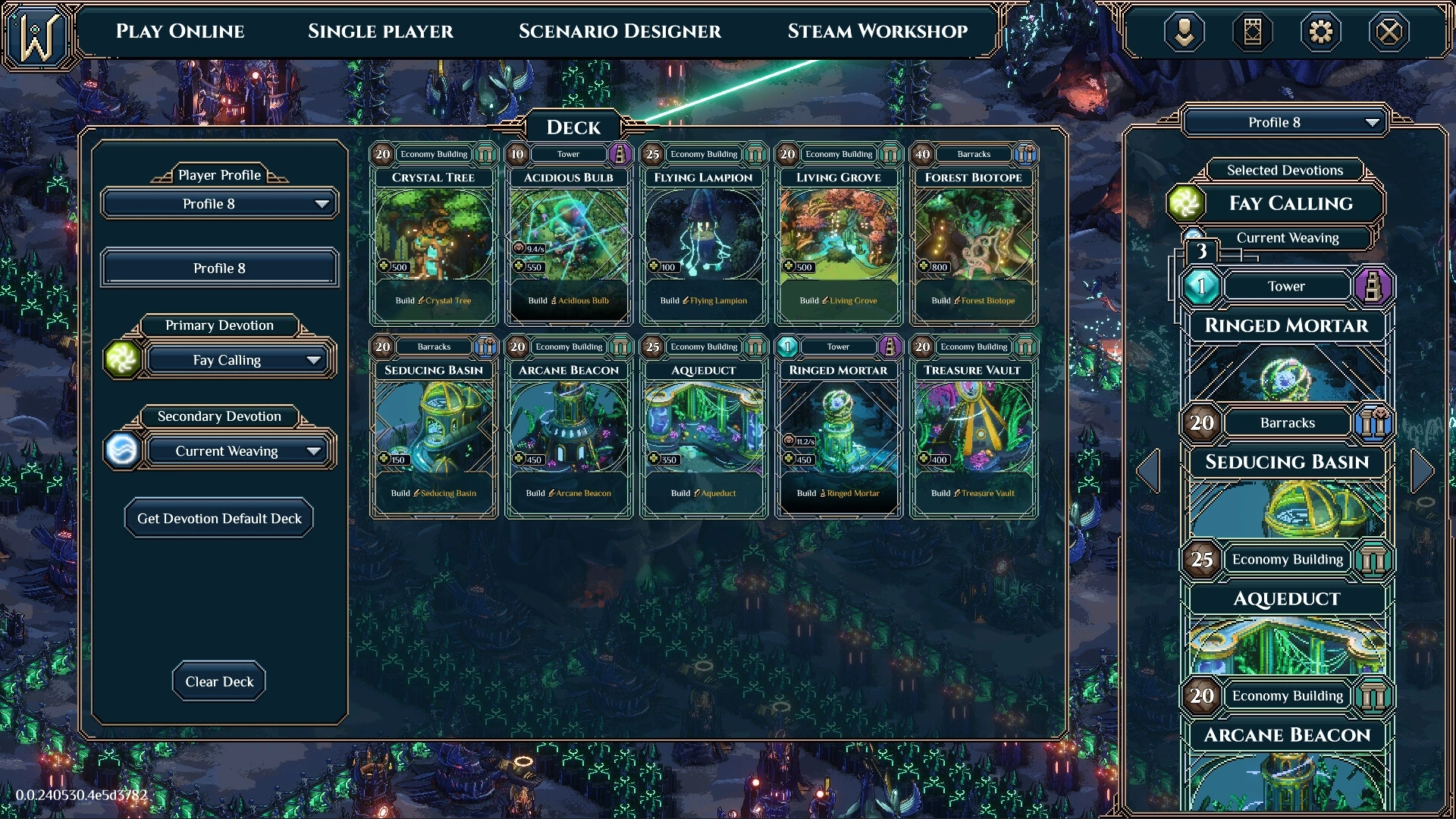This screenshot has height=819, width=1456.
Task: Select Single Player from top menu
Action: point(380,31)
